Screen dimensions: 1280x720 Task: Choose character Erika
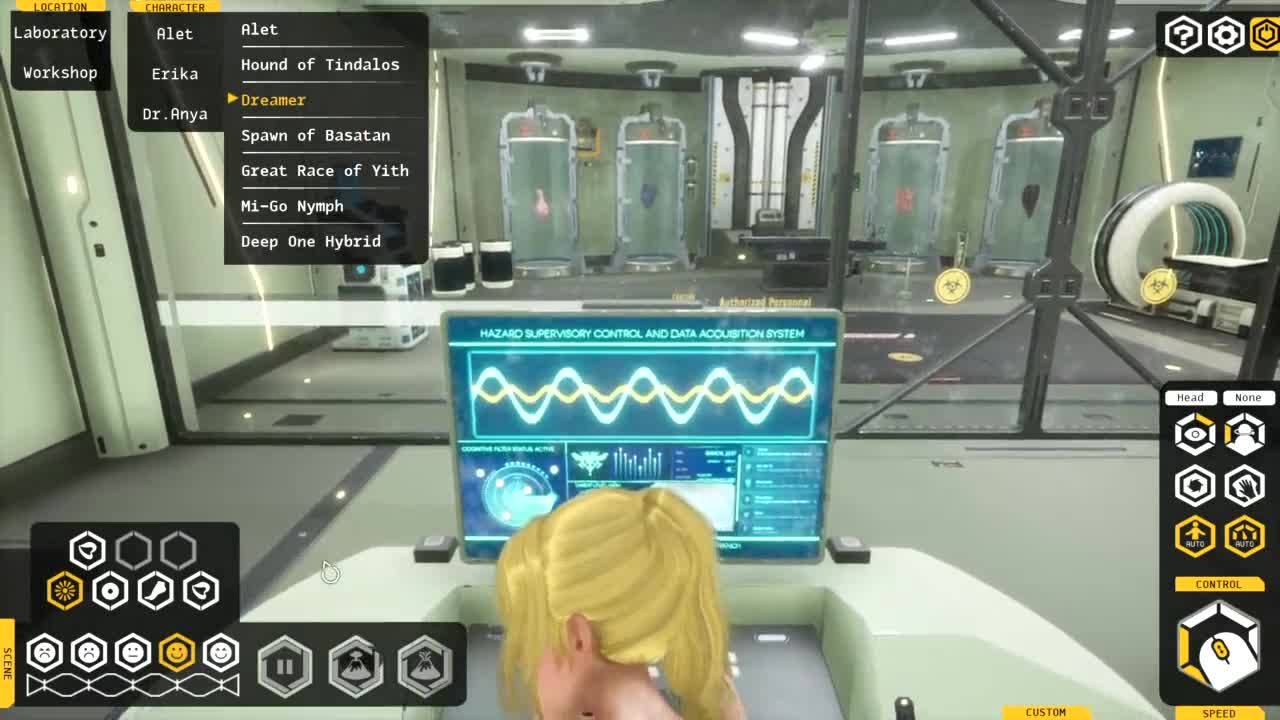(175, 74)
